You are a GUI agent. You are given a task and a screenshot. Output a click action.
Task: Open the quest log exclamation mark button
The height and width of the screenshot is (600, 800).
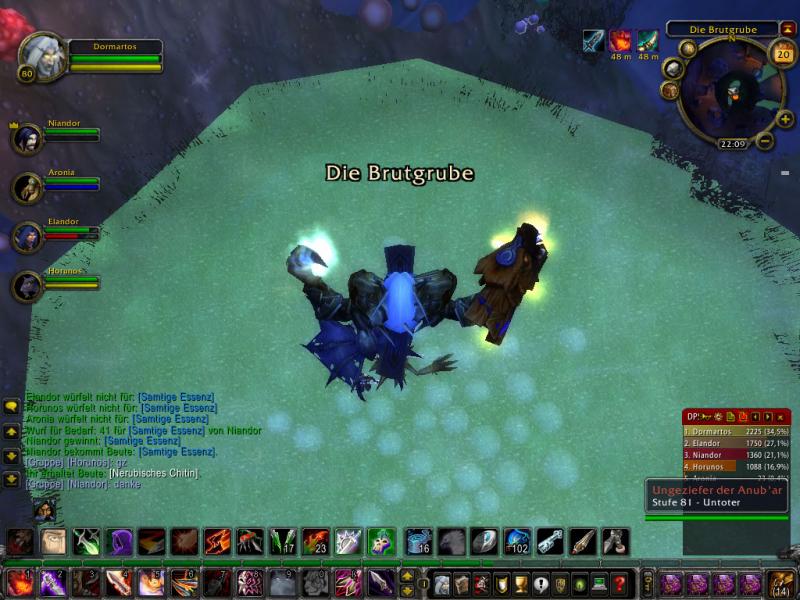click(x=540, y=584)
